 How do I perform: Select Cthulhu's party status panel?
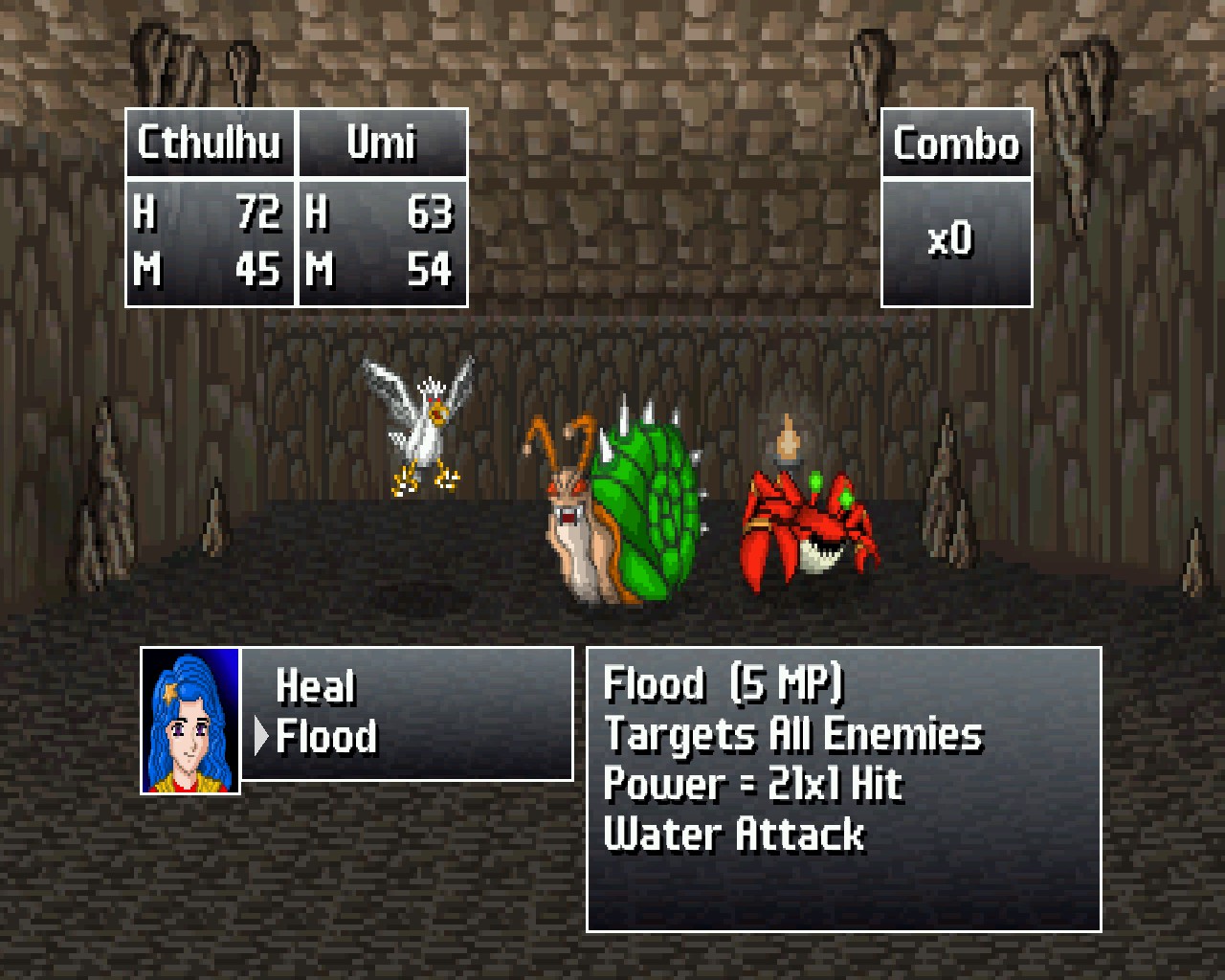click(x=211, y=208)
